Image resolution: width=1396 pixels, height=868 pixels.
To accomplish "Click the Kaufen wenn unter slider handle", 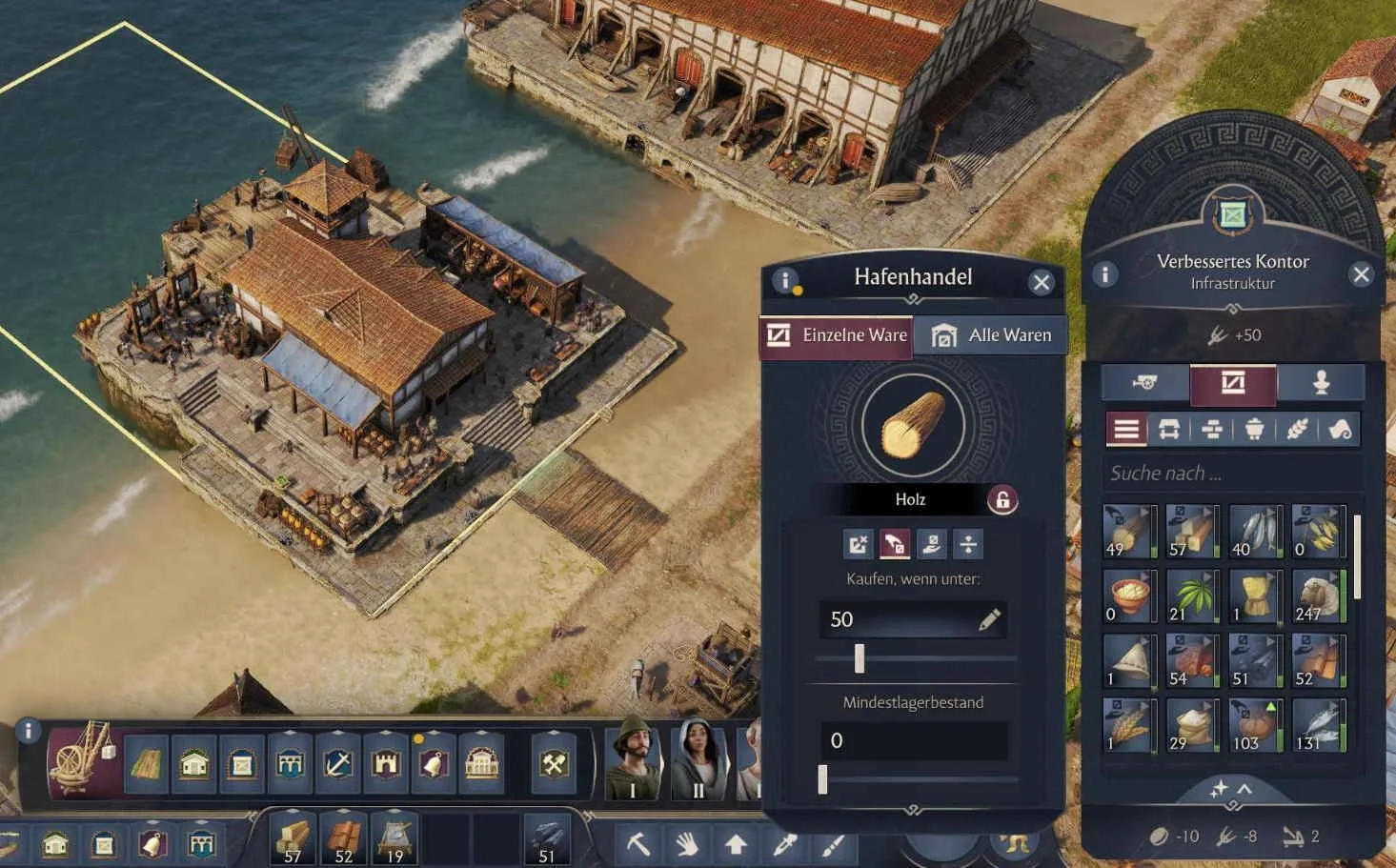I will click(x=860, y=658).
